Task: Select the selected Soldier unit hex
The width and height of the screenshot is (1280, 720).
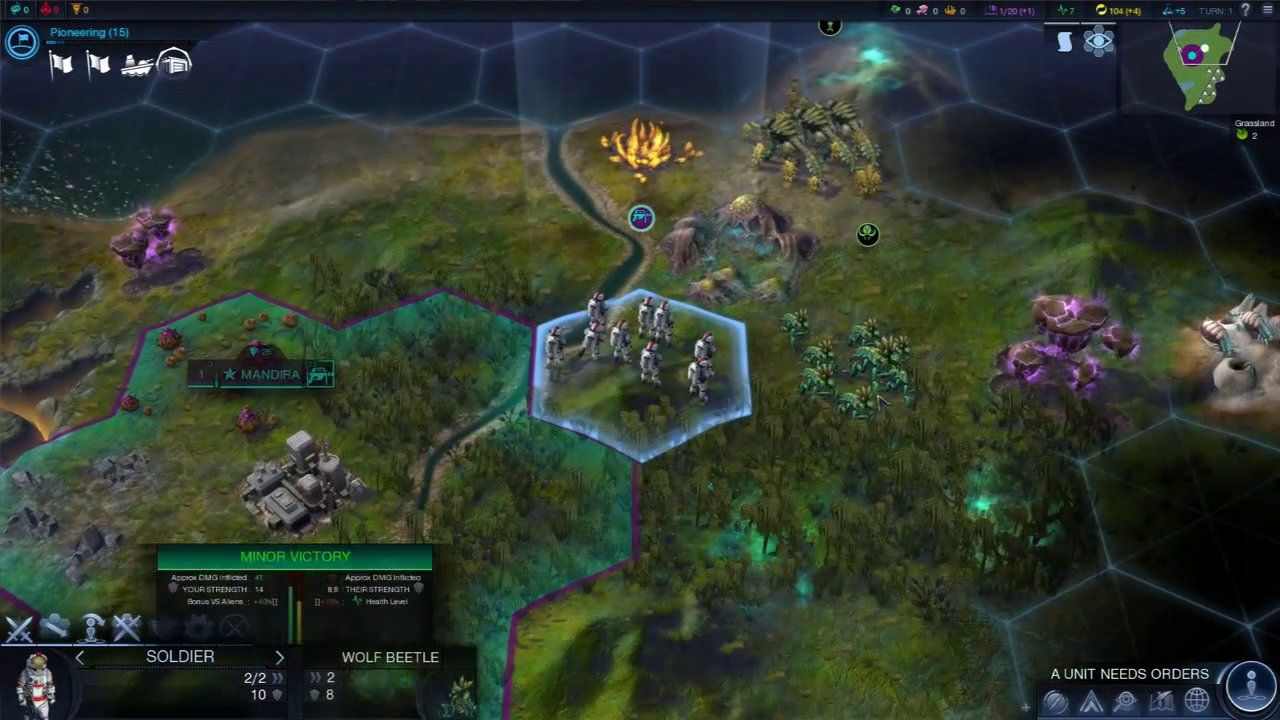Action: [x=641, y=372]
